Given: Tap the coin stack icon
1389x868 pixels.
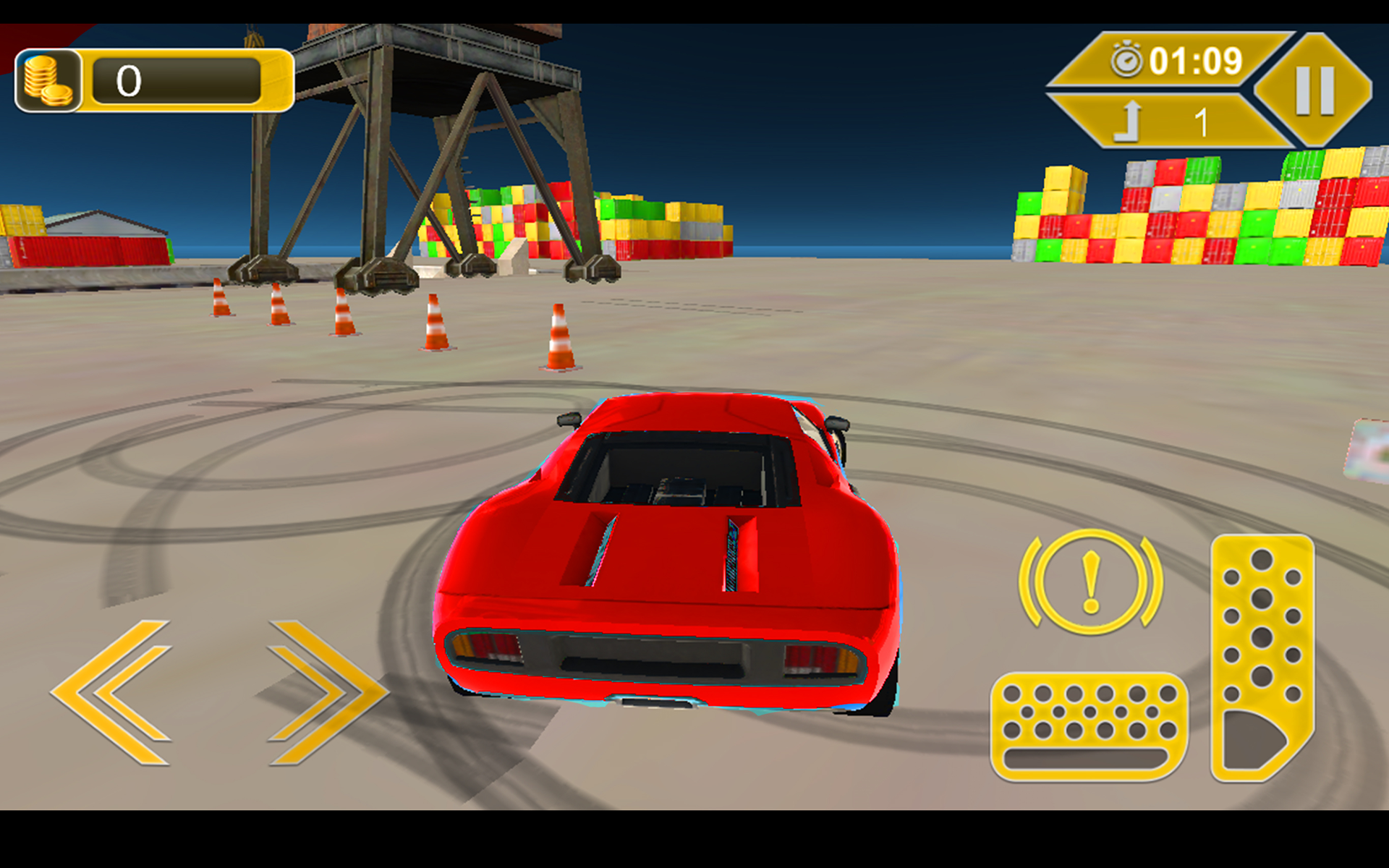Looking at the screenshot, I should (48, 80).
